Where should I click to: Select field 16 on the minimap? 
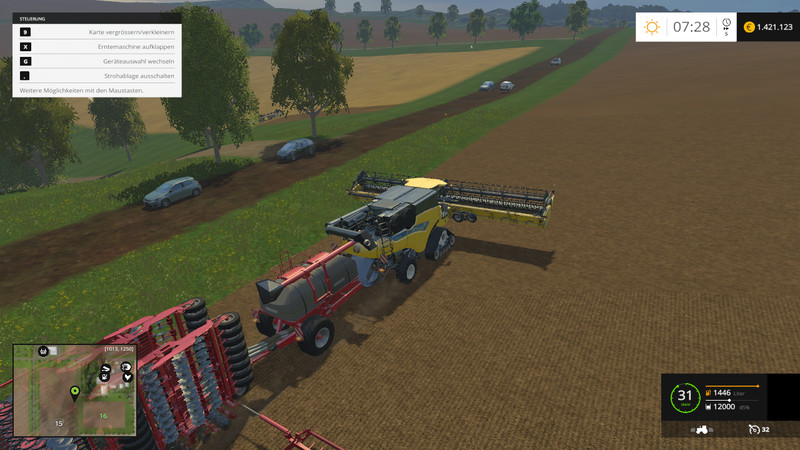click(x=103, y=415)
